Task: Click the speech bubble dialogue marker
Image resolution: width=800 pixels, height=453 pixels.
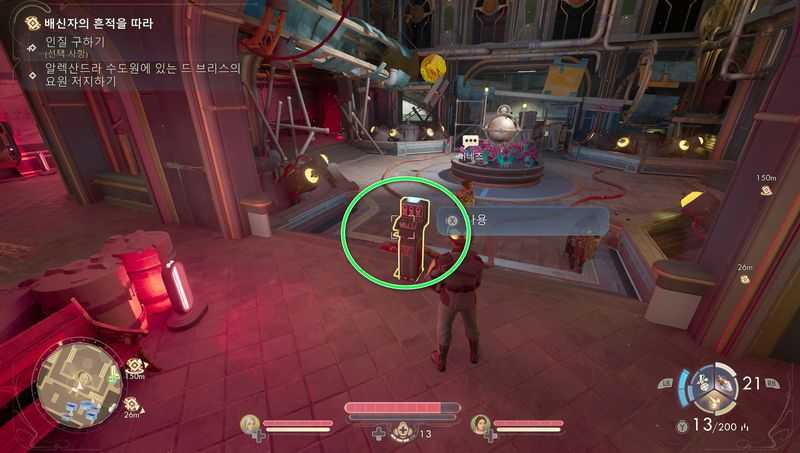Action: pyautogui.click(x=469, y=142)
